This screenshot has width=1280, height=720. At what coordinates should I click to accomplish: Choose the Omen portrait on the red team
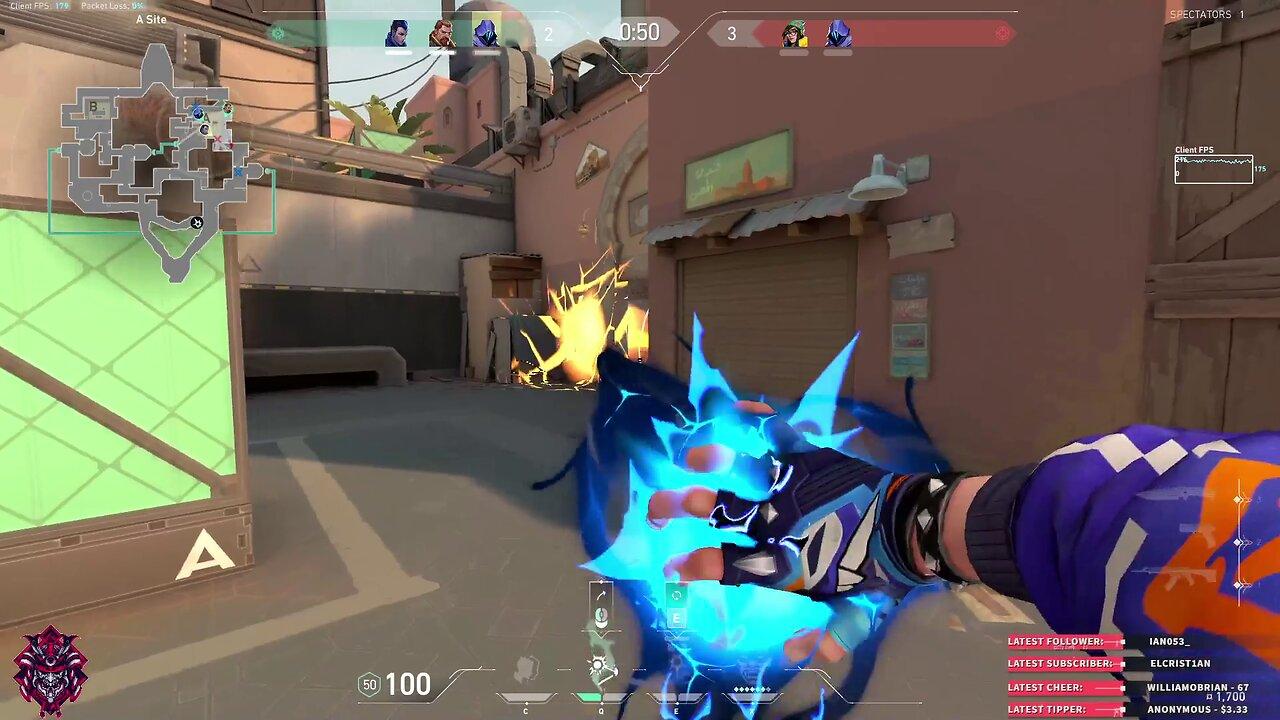tap(838, 34)
